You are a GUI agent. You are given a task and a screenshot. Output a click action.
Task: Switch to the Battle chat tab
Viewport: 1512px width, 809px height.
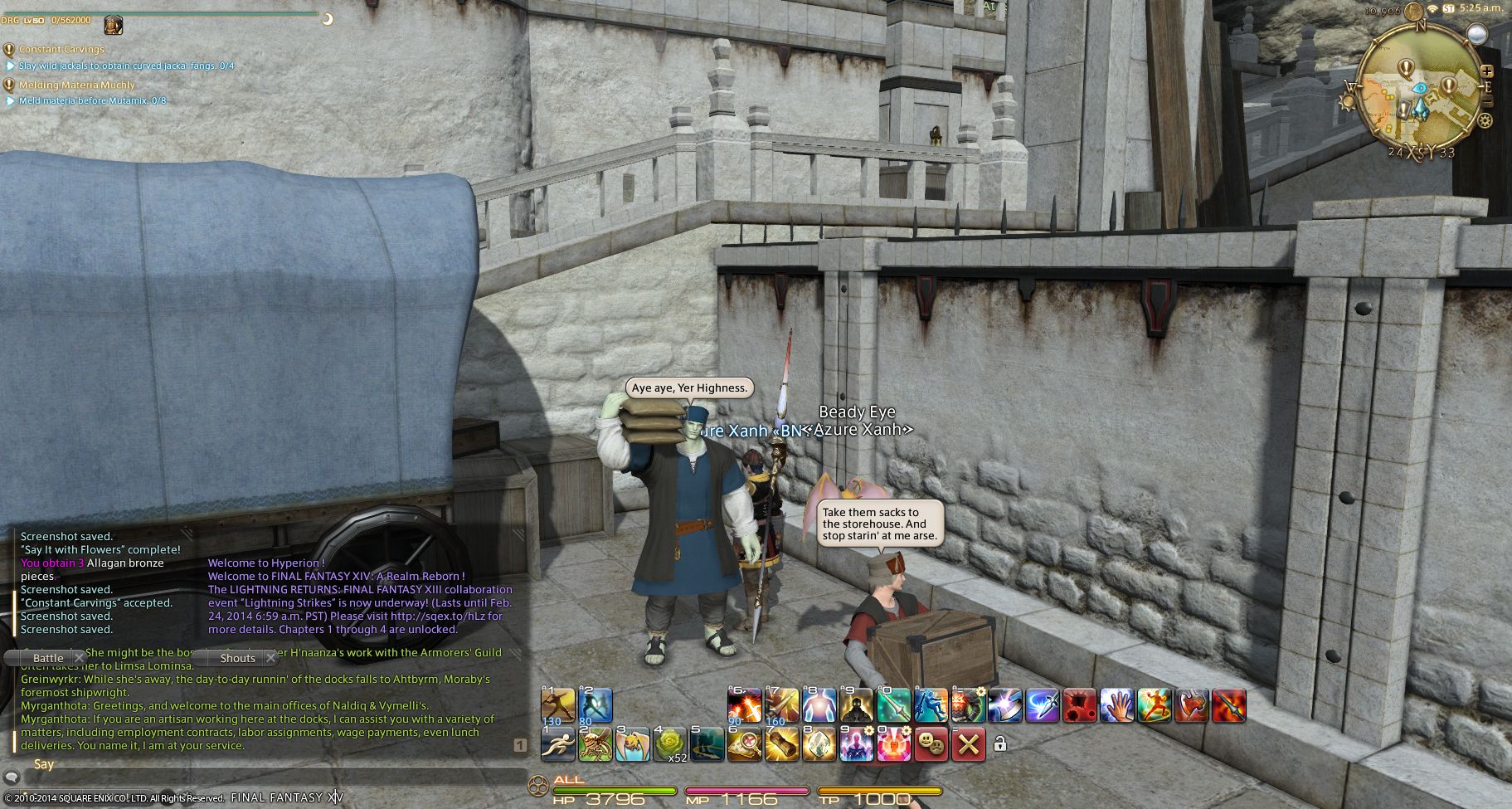tap(47, 658)
